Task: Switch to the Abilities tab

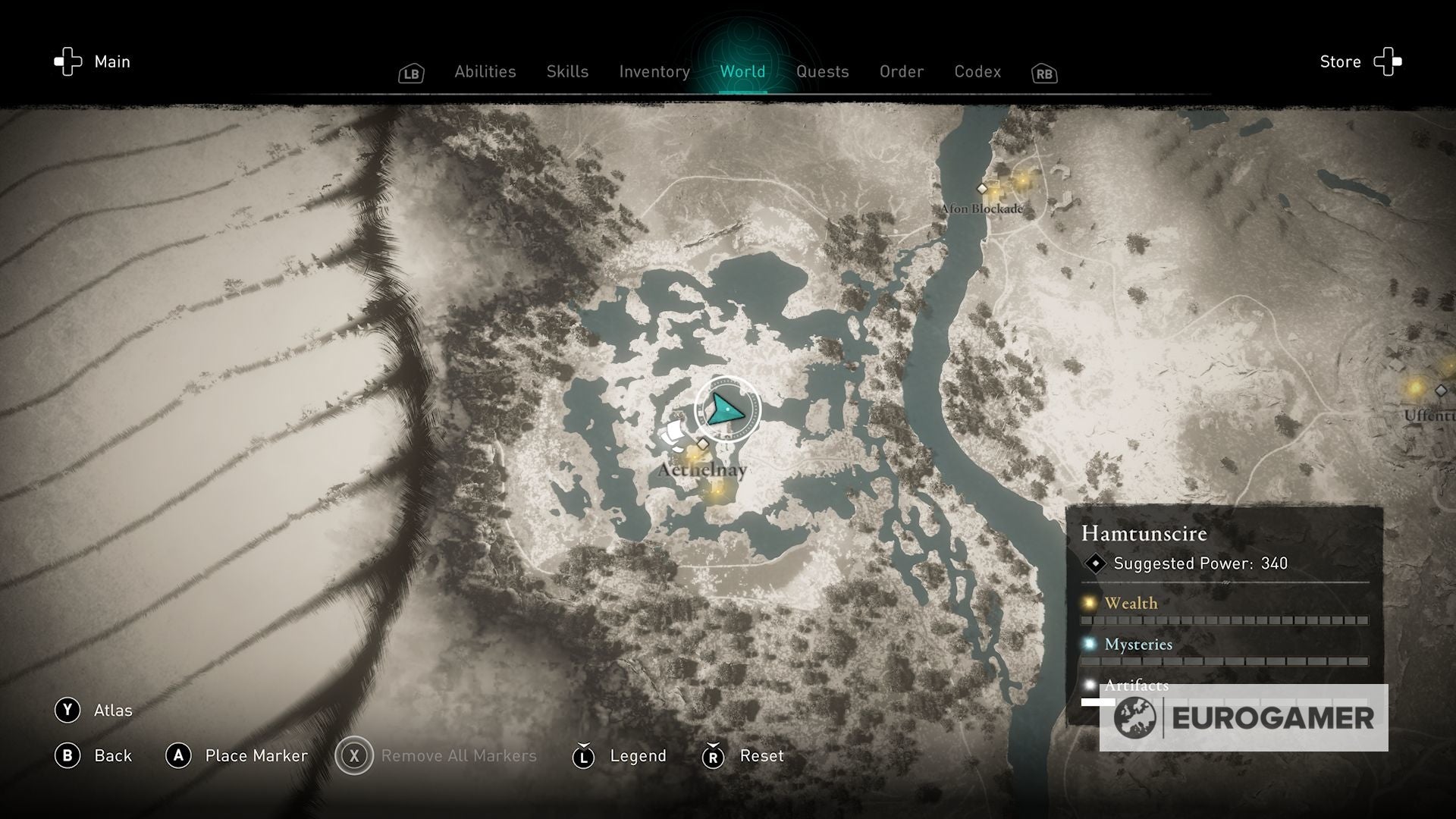Action: (x=485, y=71)
